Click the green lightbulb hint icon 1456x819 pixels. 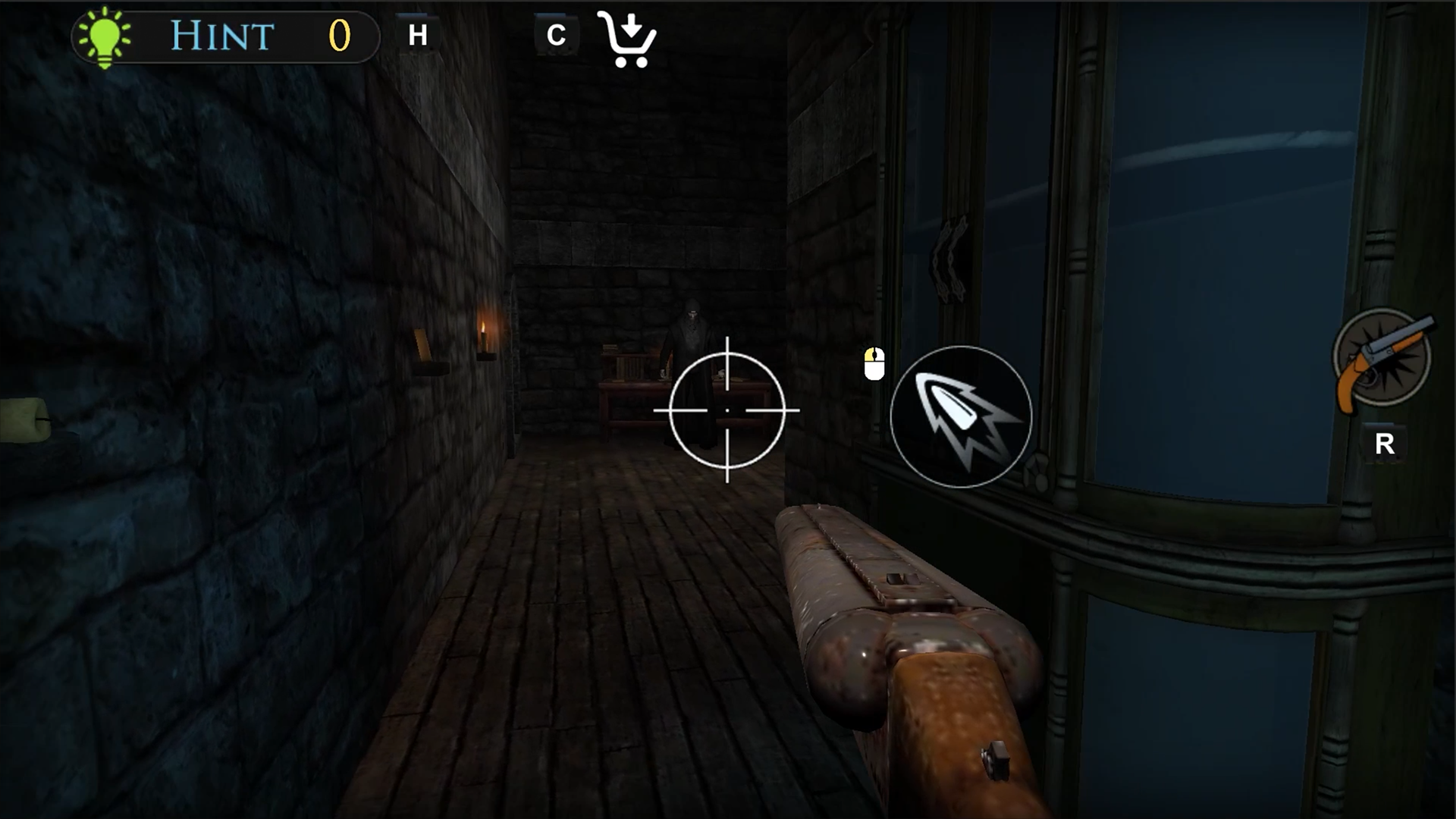click(102, 34)
